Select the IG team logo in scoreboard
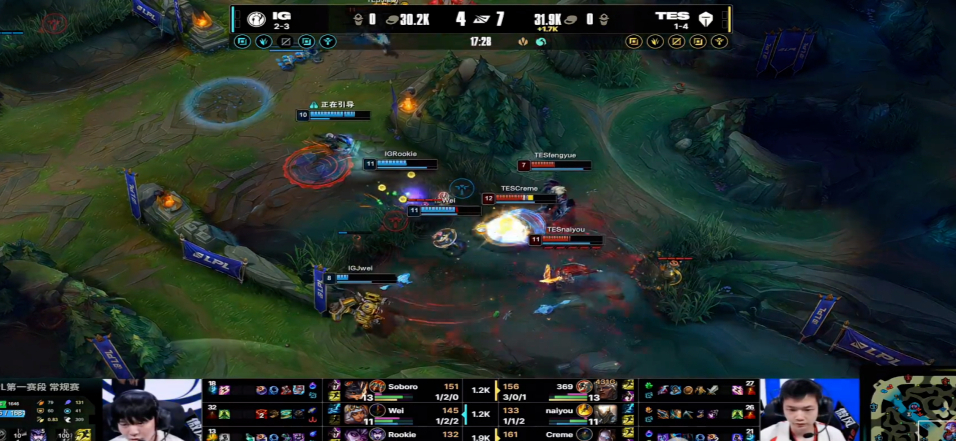This screenshot has width=956, height=441. (x=256, y=19)
